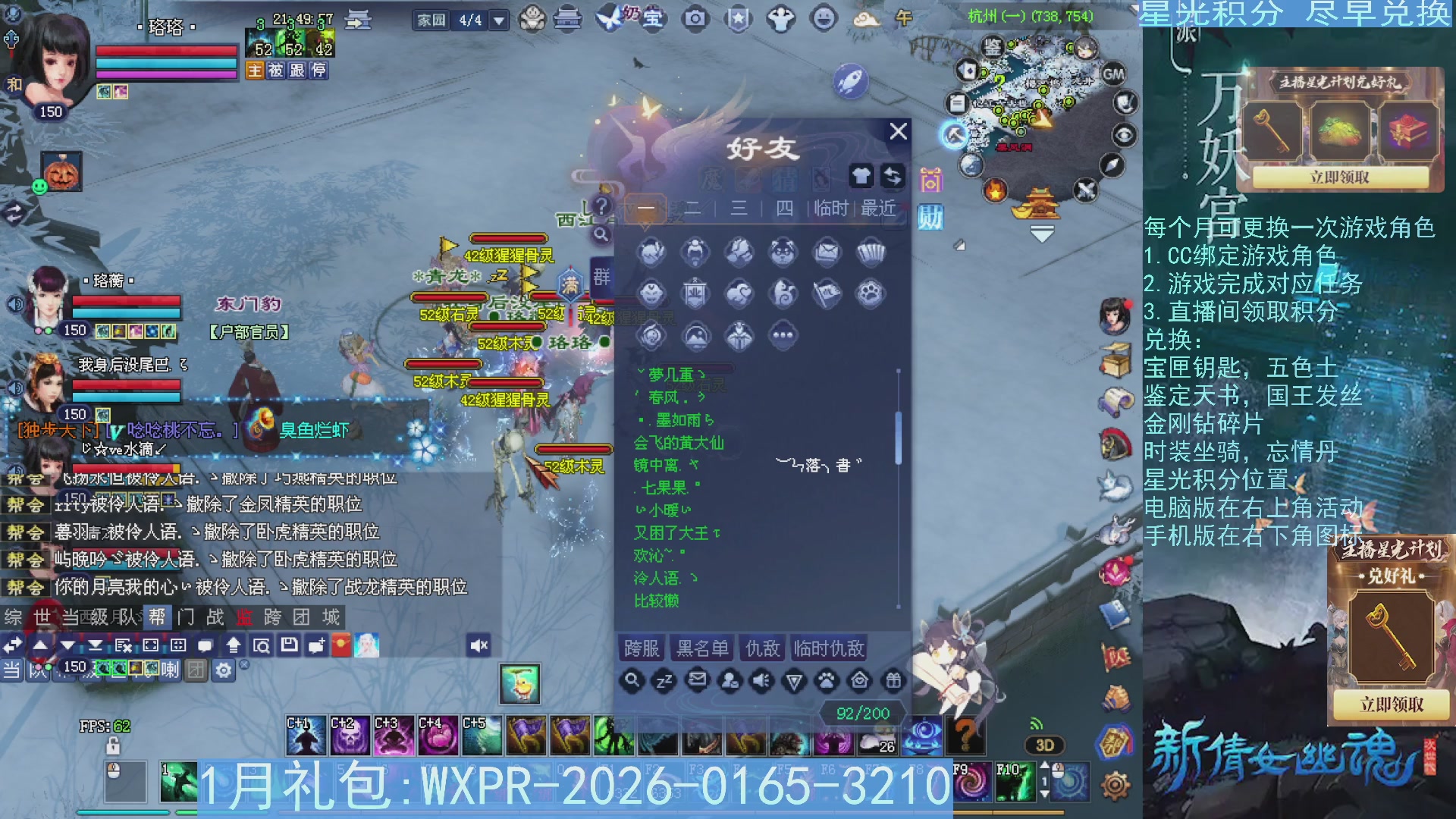The width and height of the screenshot is (1456, 819).
Task: Select the friend search magnifier icon
Action: (632, 681)
